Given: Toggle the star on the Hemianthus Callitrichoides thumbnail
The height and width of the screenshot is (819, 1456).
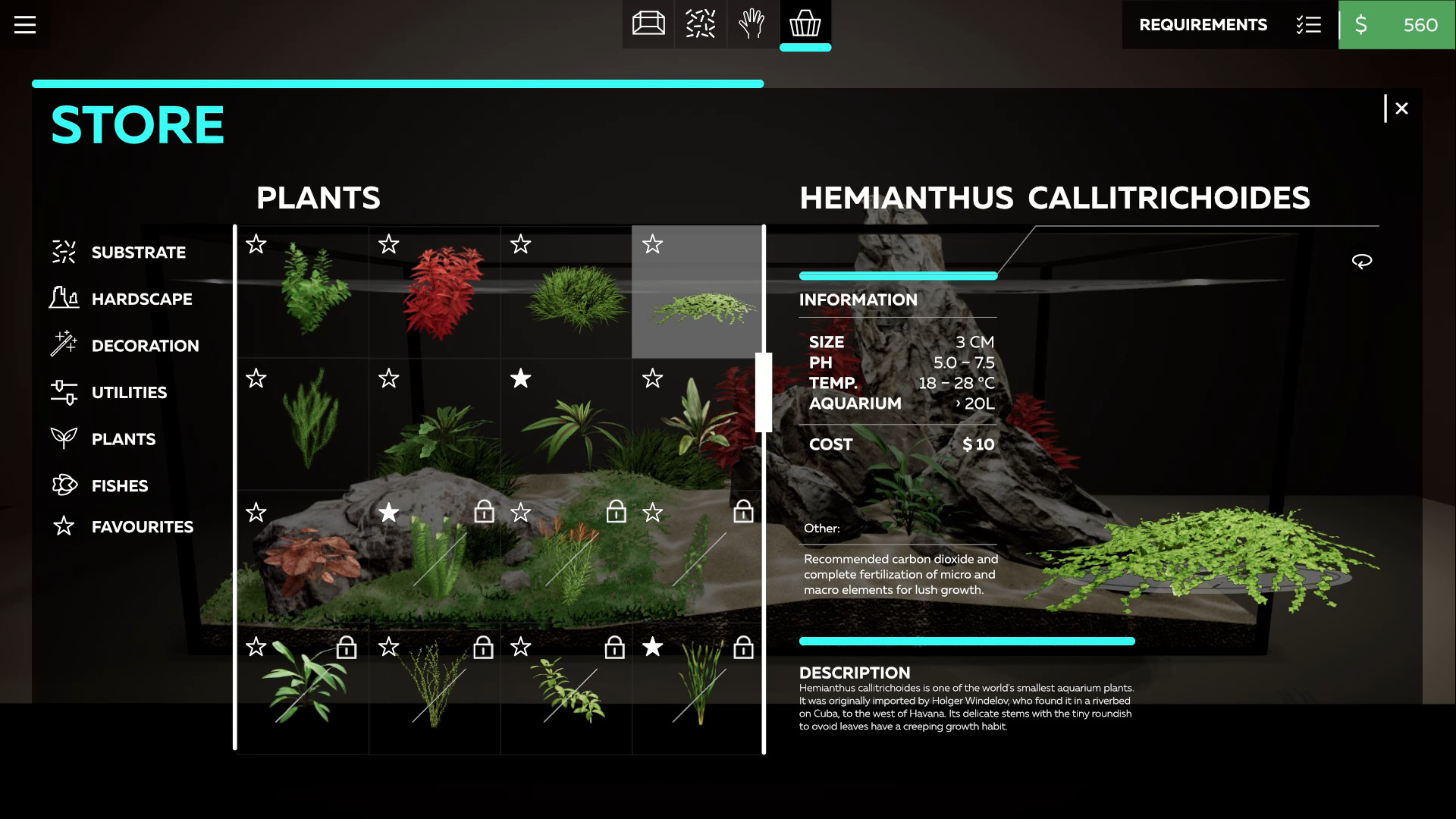Looking at the screenshot, I should 651,245.
